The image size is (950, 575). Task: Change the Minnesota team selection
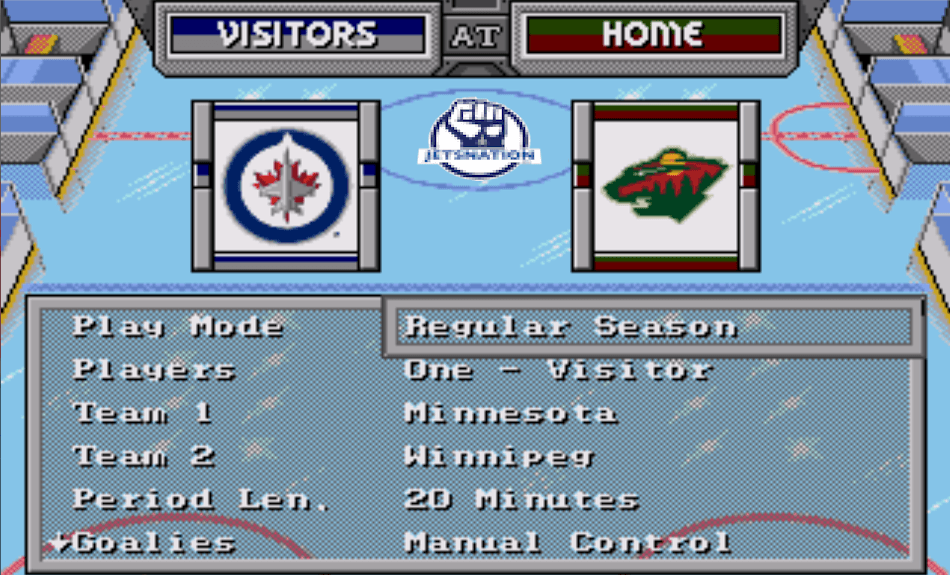(x=510, y=413)
